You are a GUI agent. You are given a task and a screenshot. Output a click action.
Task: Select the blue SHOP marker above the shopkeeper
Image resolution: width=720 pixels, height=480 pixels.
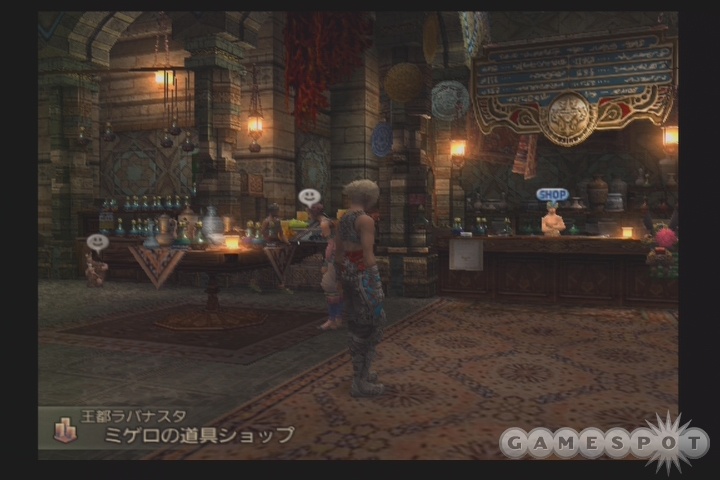coord(551,194)
